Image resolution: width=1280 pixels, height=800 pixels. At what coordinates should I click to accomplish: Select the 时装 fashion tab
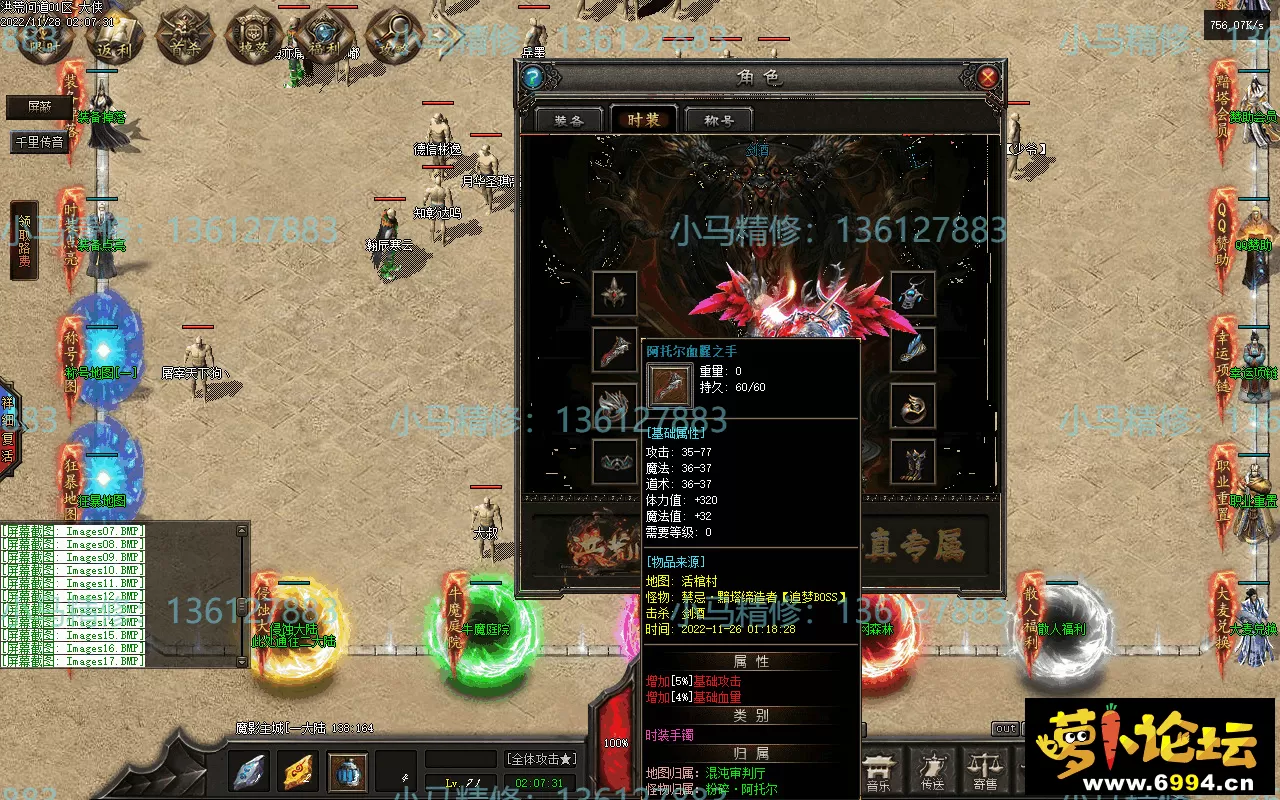point(643,120)
